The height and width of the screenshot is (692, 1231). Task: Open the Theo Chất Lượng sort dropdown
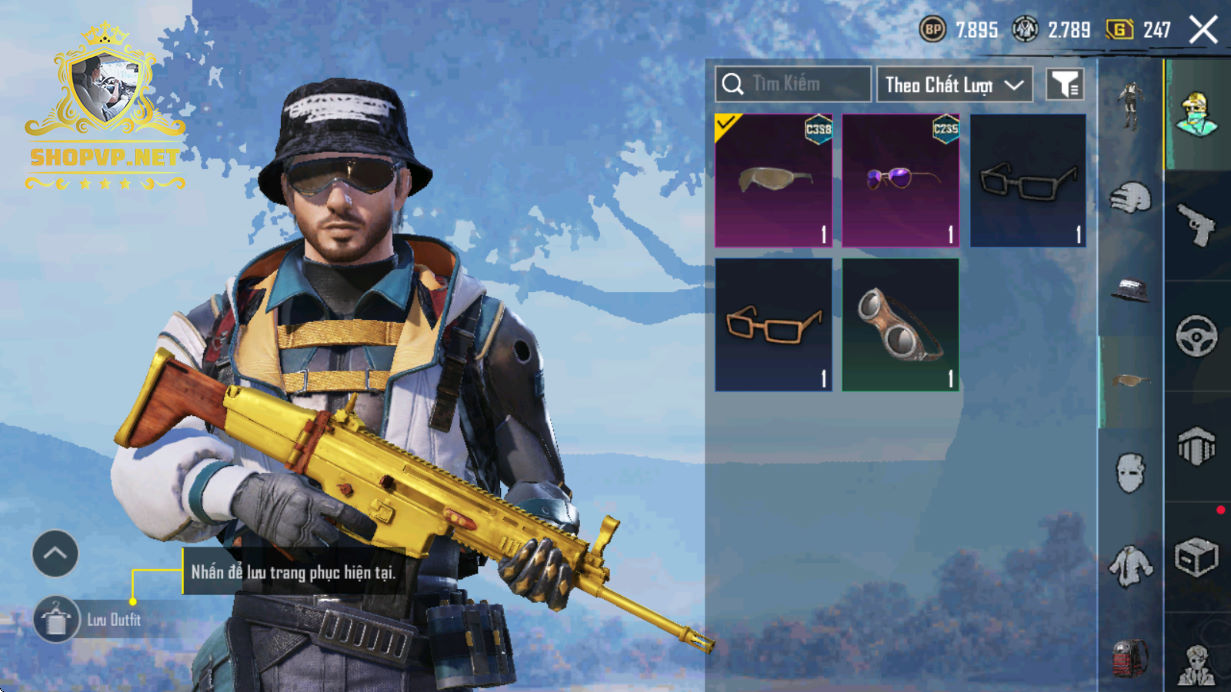[x=954, y=85]
